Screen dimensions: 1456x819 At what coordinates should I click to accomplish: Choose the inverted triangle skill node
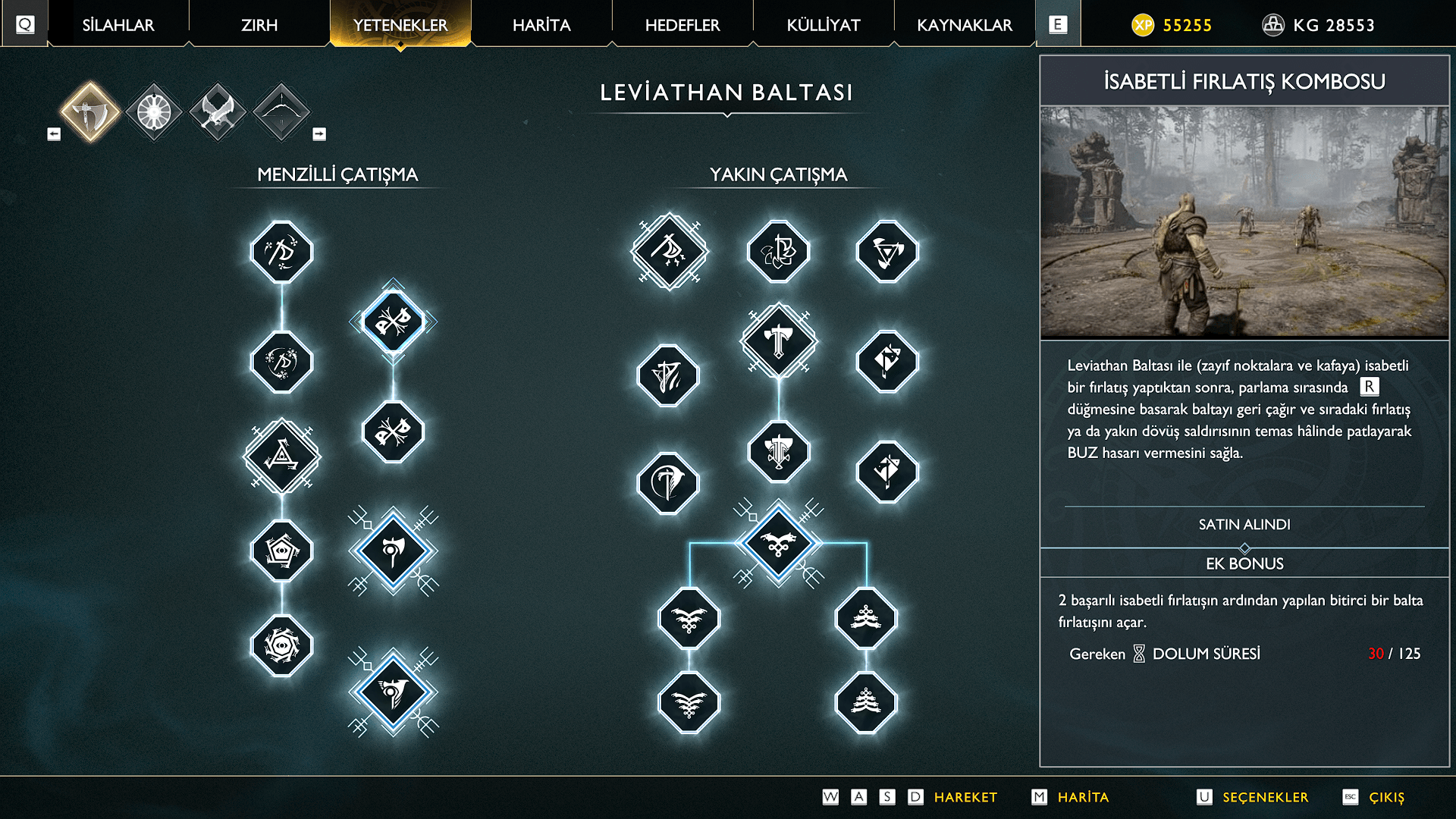click(887, 252)
